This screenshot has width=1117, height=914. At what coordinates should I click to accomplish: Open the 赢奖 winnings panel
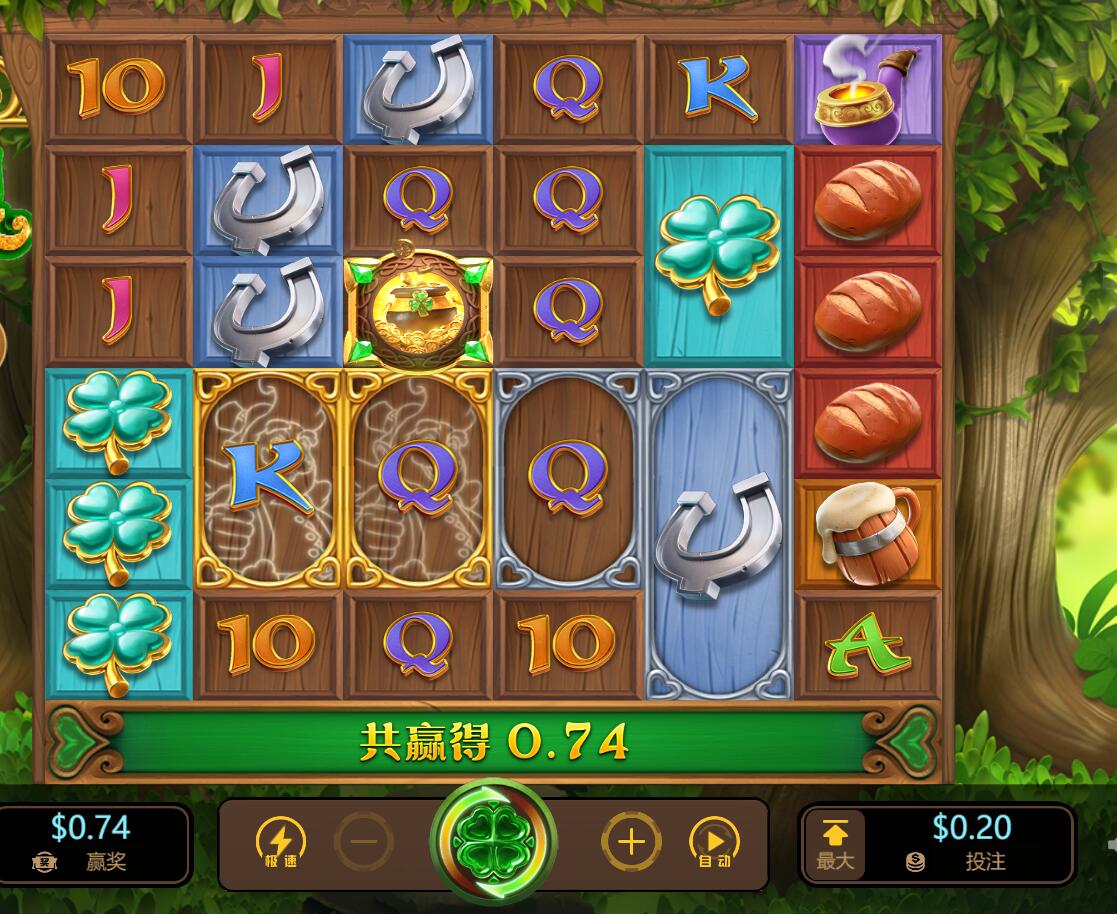(90, 844)
